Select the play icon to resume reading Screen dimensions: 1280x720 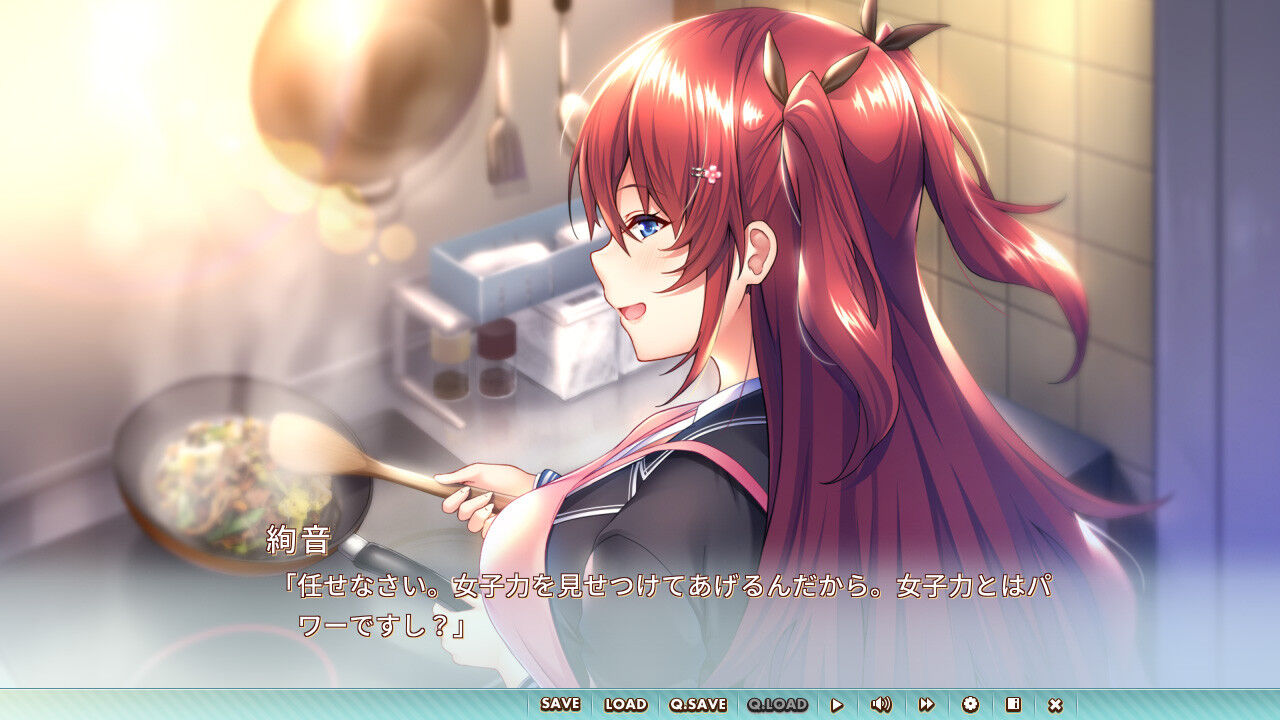pyautogui.click(x=838, y=703)
